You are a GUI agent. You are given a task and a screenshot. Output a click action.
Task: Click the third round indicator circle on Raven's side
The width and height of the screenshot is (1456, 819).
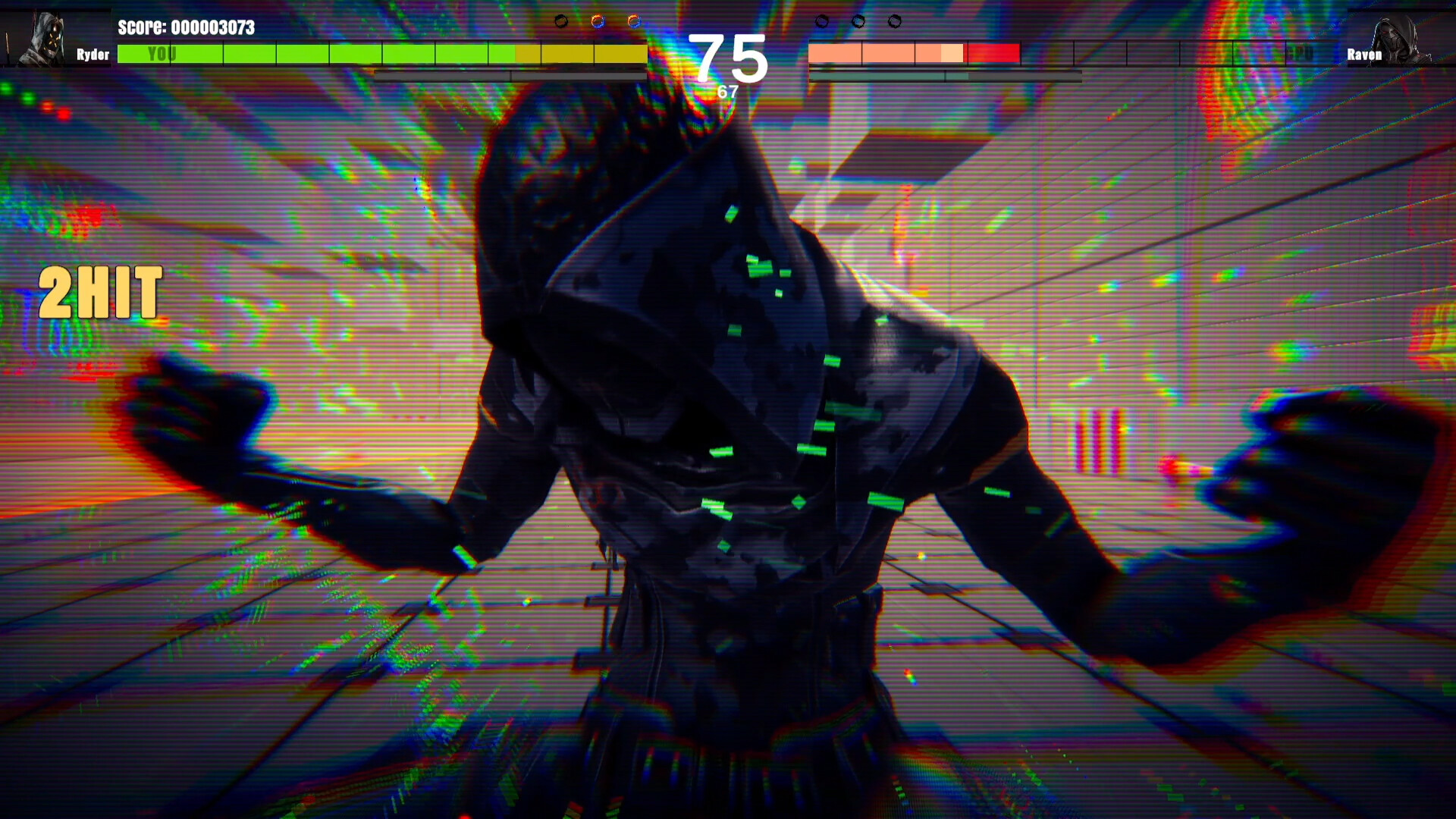coord(896,21)
